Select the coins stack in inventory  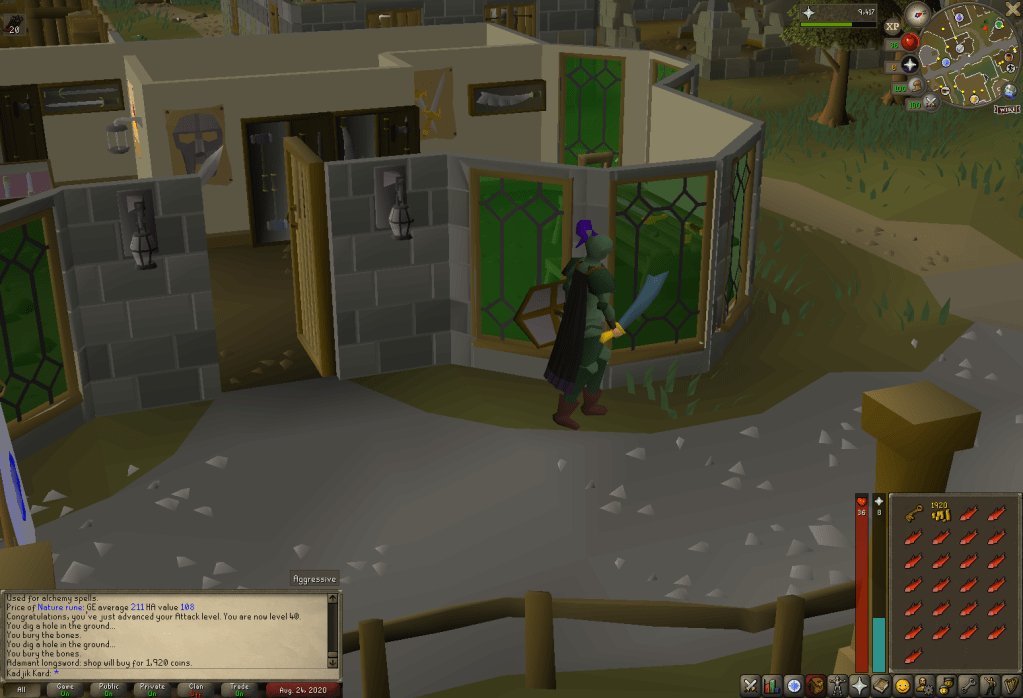939,514
